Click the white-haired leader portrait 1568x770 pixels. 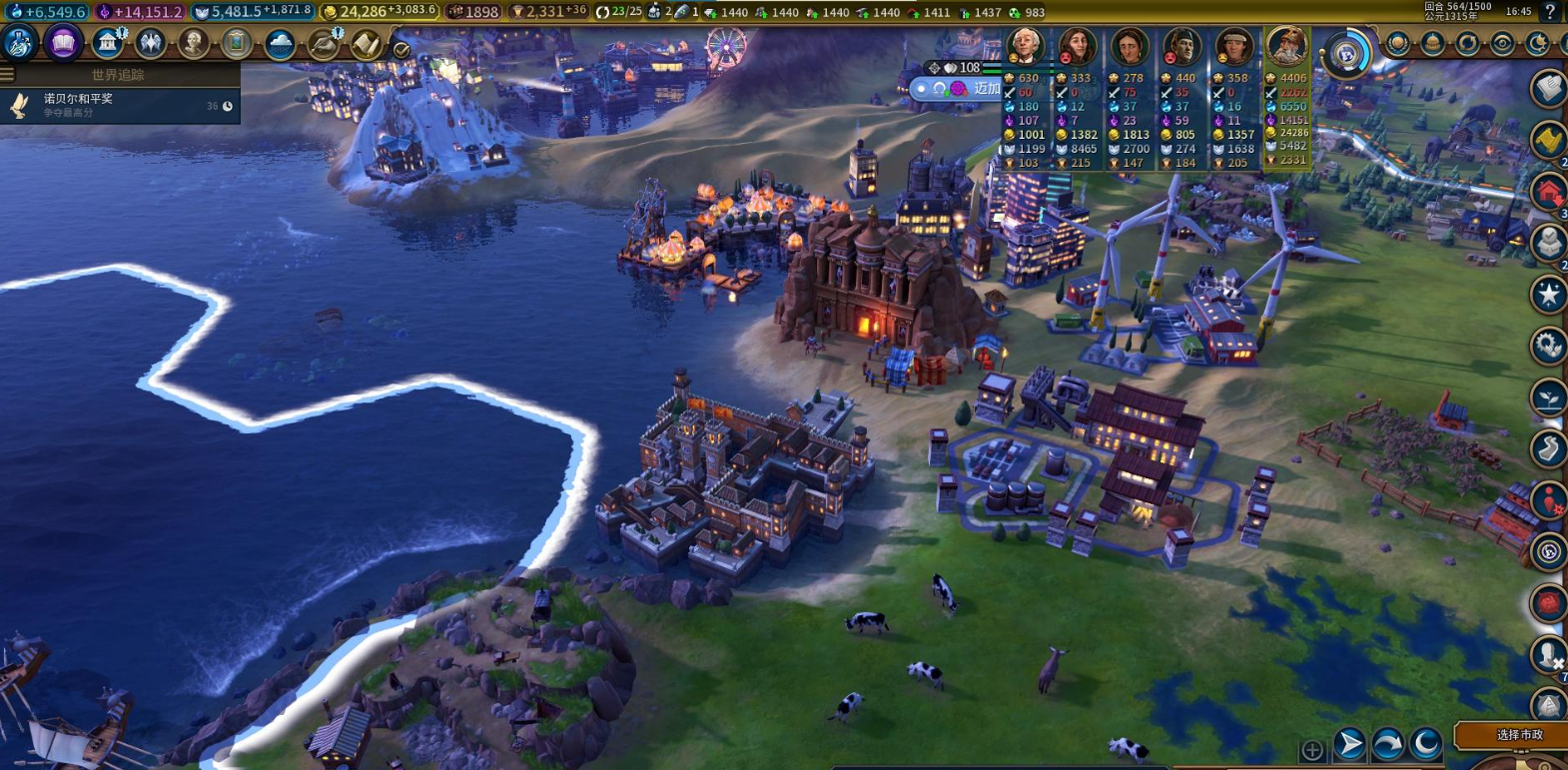tap(1025, 46)
